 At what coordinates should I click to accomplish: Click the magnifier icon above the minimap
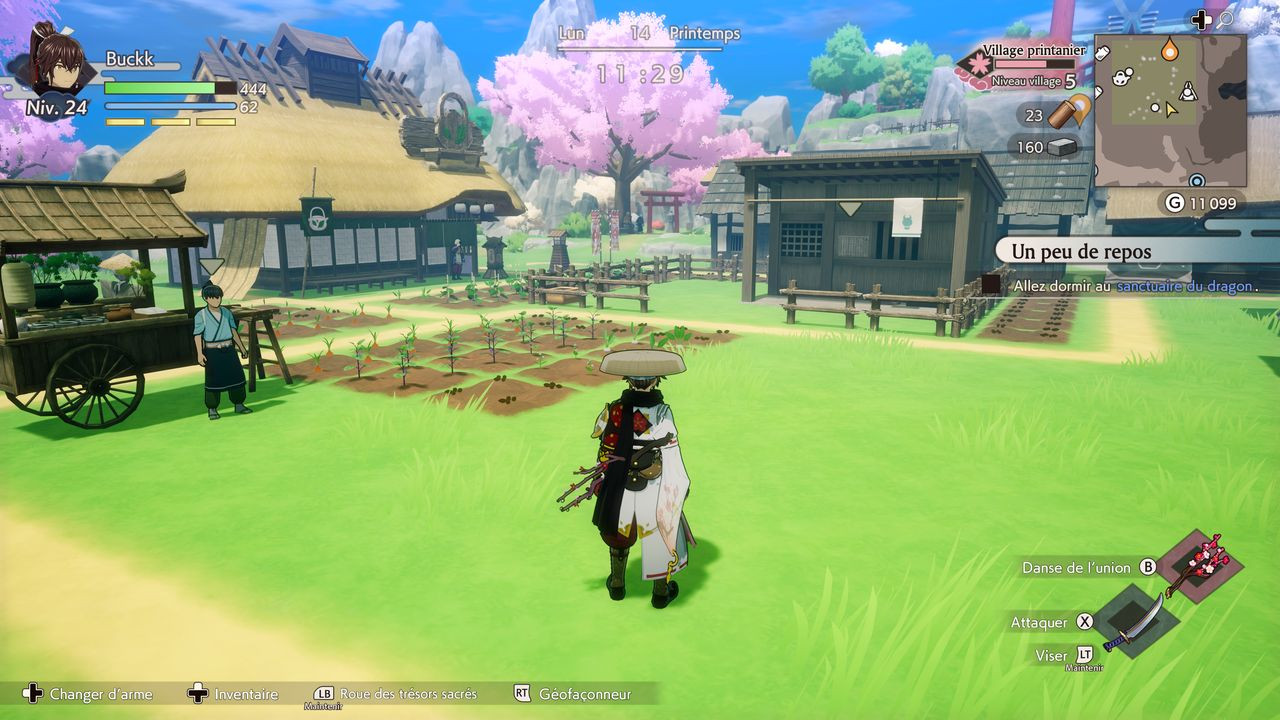click(1226, 19)
